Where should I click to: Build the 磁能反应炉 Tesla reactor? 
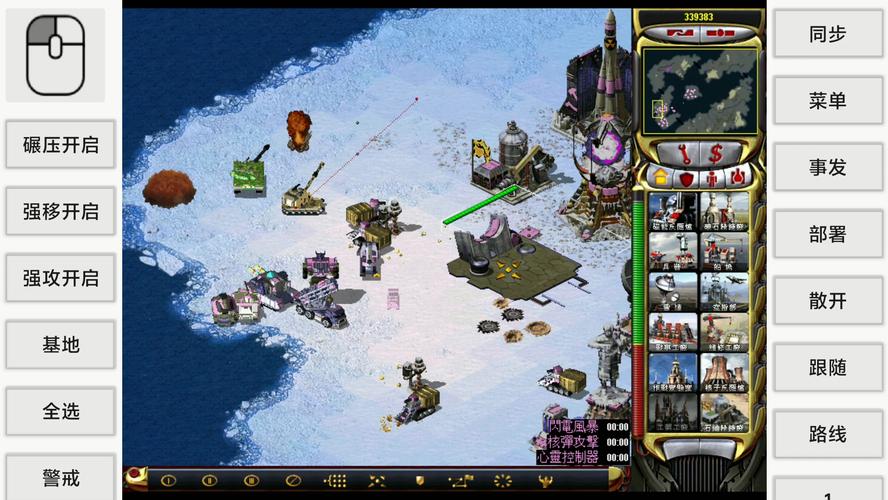point(672,212)
